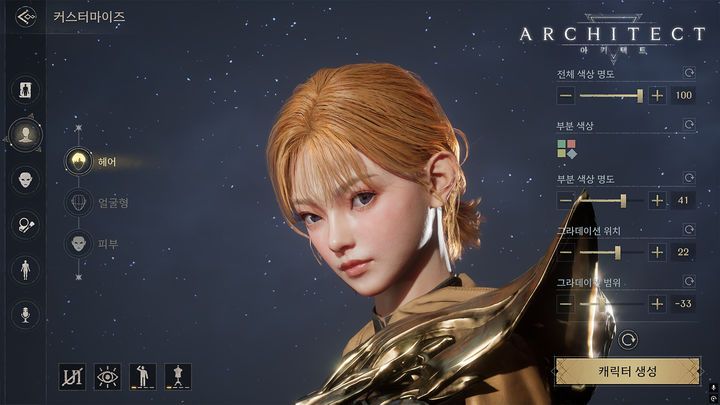The width and height of the screenshot is (720, 405).
Task: Increase 전체 색상 명도 with the plus button
Action: pyautogui.click(x=657, y=95)
